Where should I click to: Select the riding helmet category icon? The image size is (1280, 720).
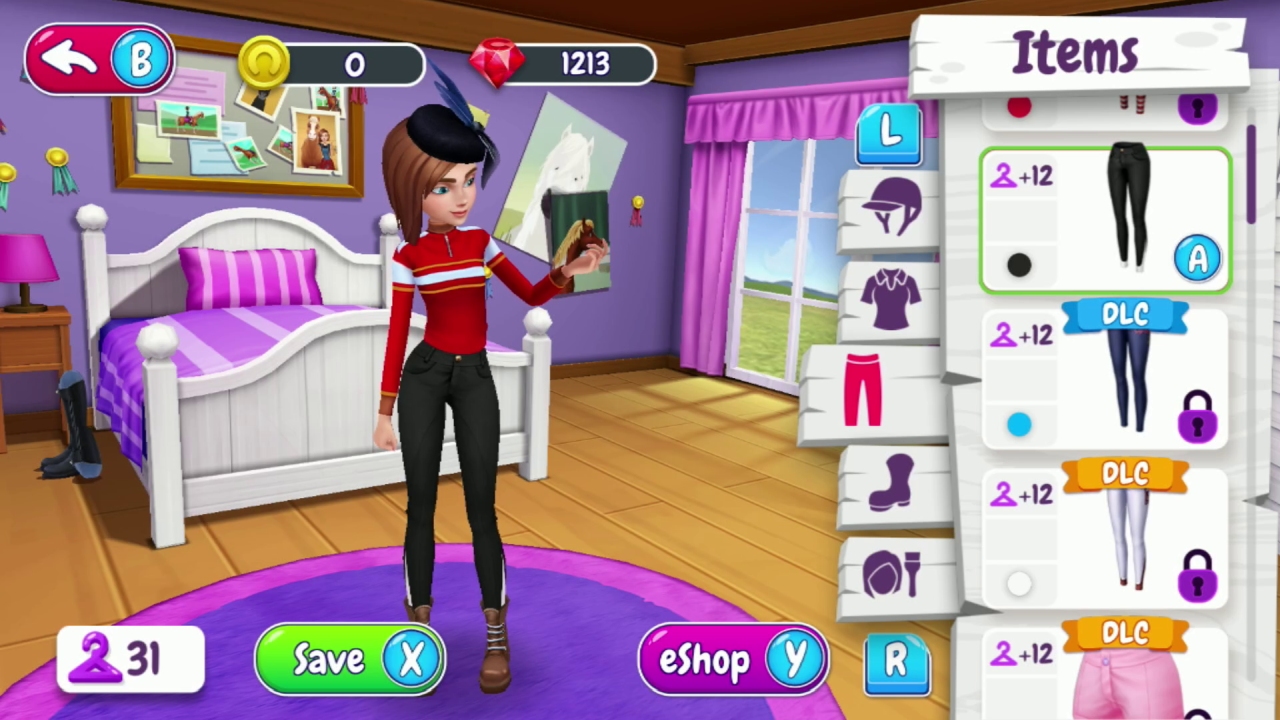(888, 205)
